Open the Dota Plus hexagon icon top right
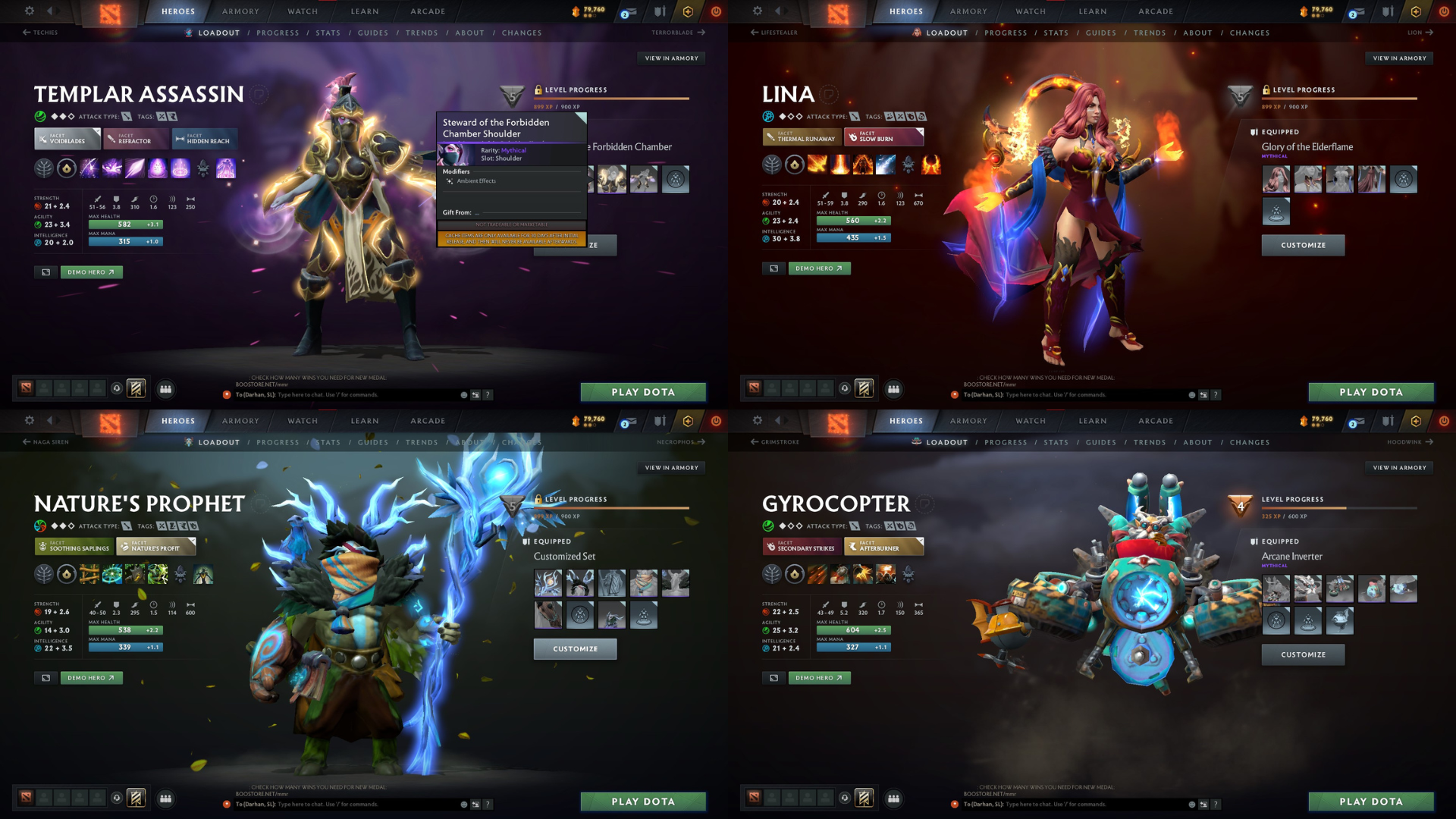1456x819 pixels. 1415,11
